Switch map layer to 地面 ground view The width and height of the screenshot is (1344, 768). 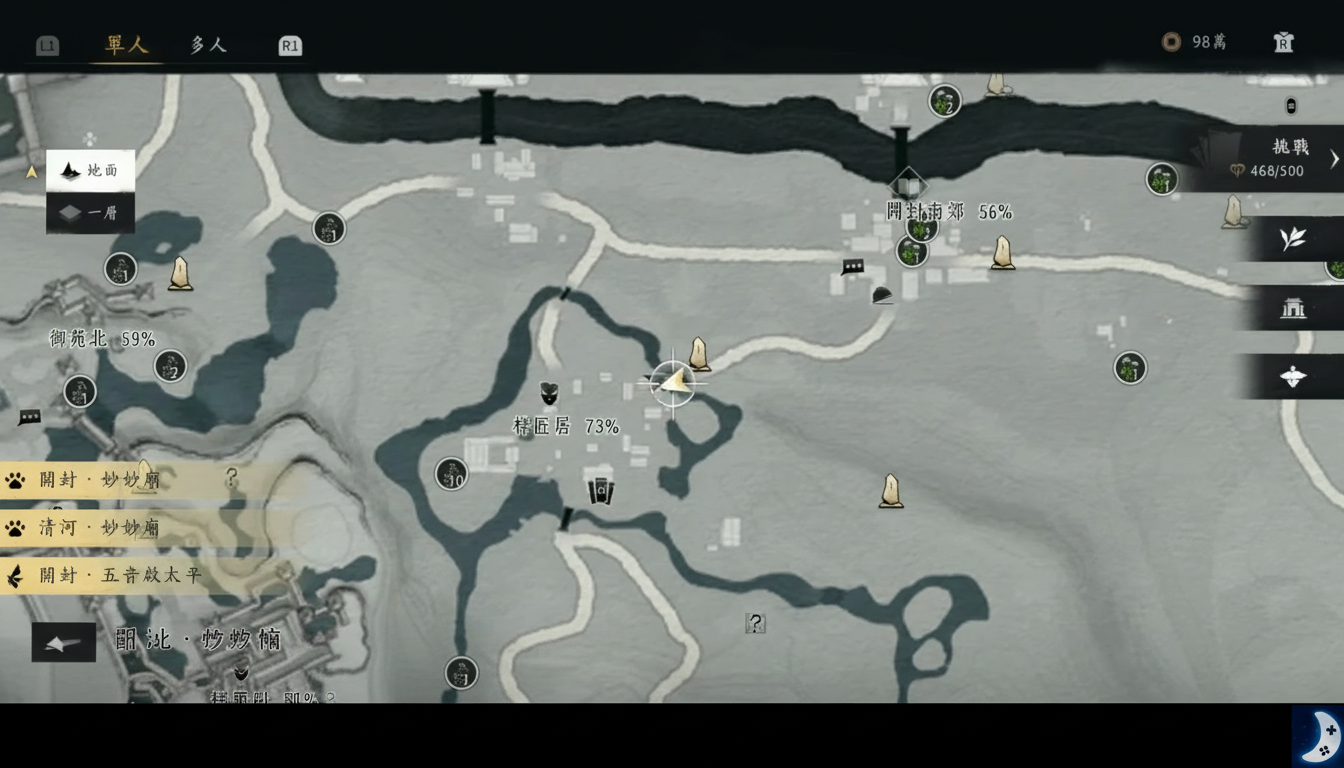(89, 170)
